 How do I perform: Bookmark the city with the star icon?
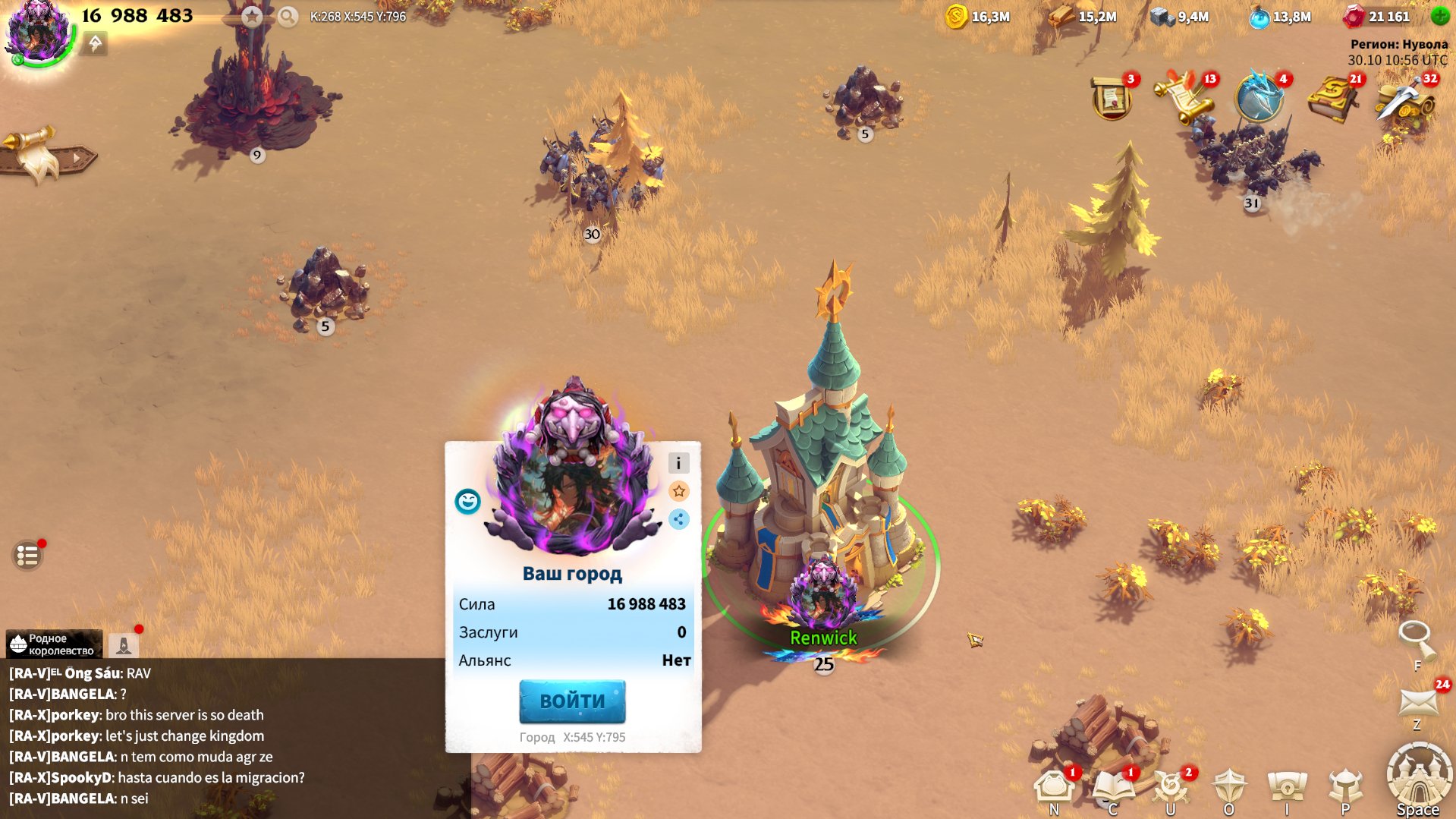coord(678,491)
